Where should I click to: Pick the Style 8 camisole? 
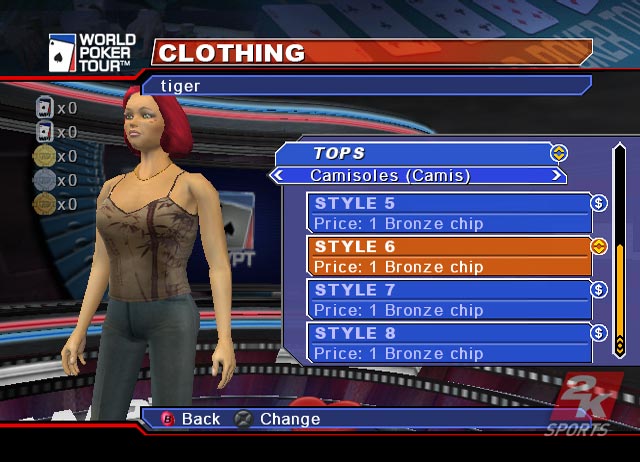point(450,342)
